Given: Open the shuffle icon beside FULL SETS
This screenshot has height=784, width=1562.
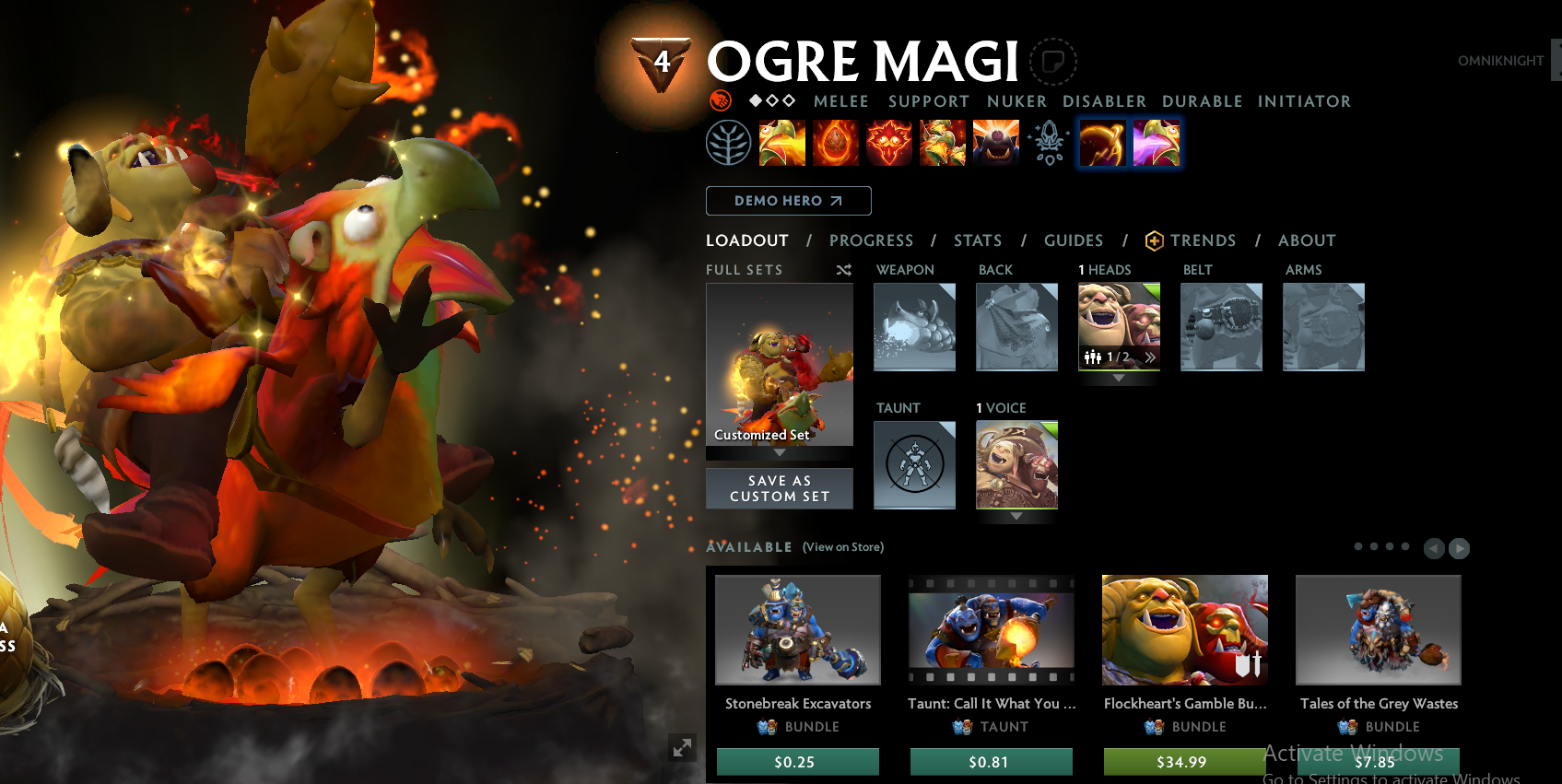Looking at the screenshot, I should pos(843,270).
